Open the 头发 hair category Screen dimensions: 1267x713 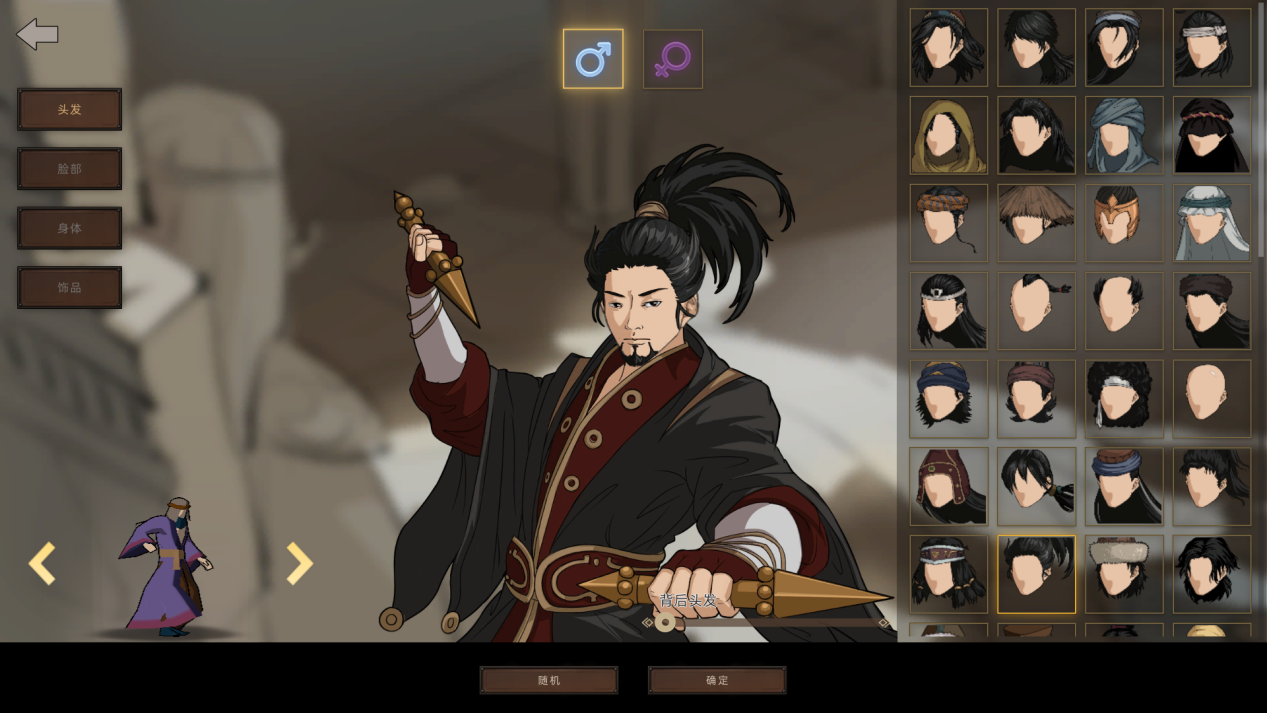click(69, 110)
